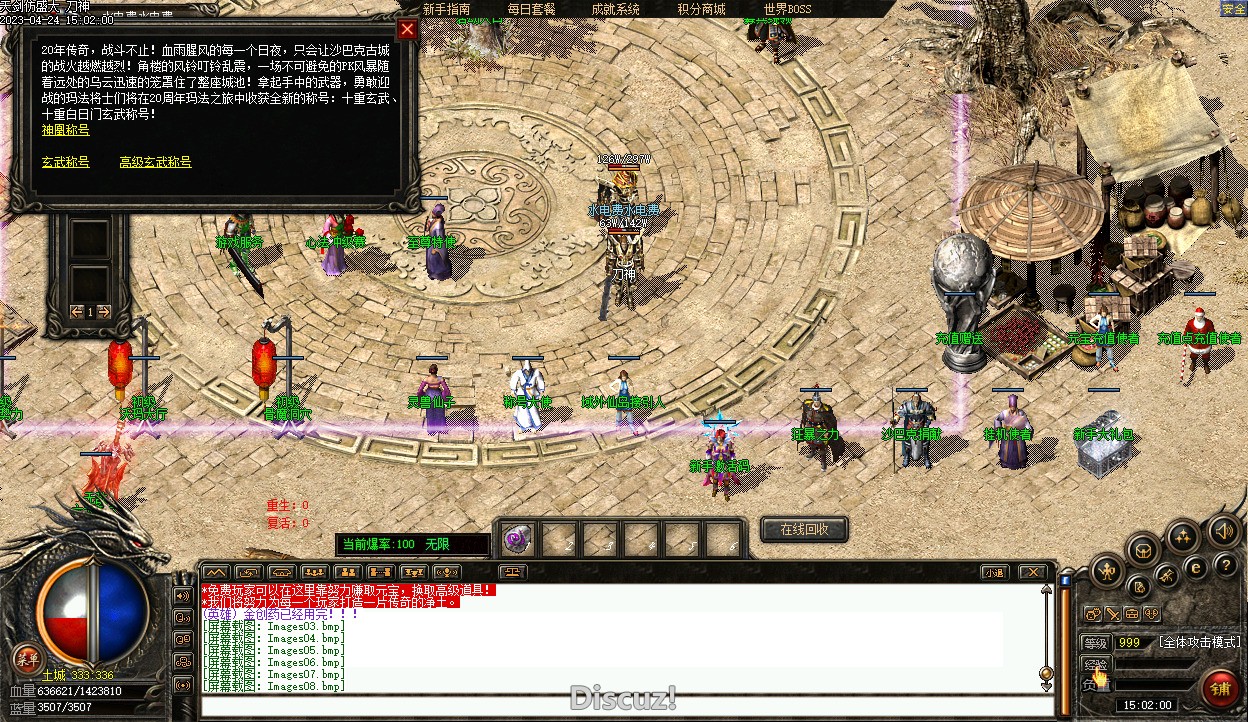The image size is (1248, 722).
Task: Choose the 神凰称号 dialogue link
Action: coord(65,130)
